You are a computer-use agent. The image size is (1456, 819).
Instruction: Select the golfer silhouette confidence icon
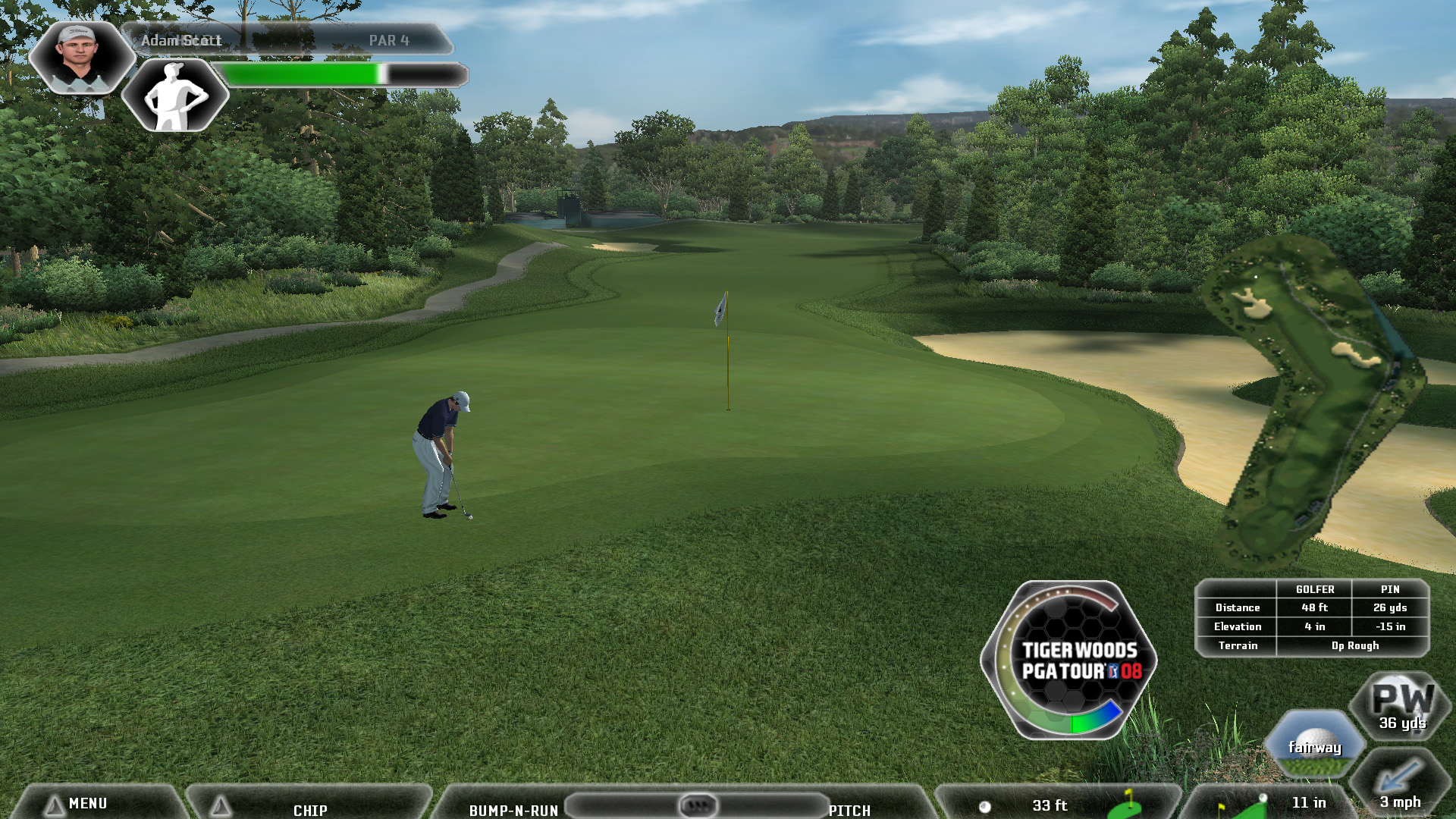click(x=175, y=96)
